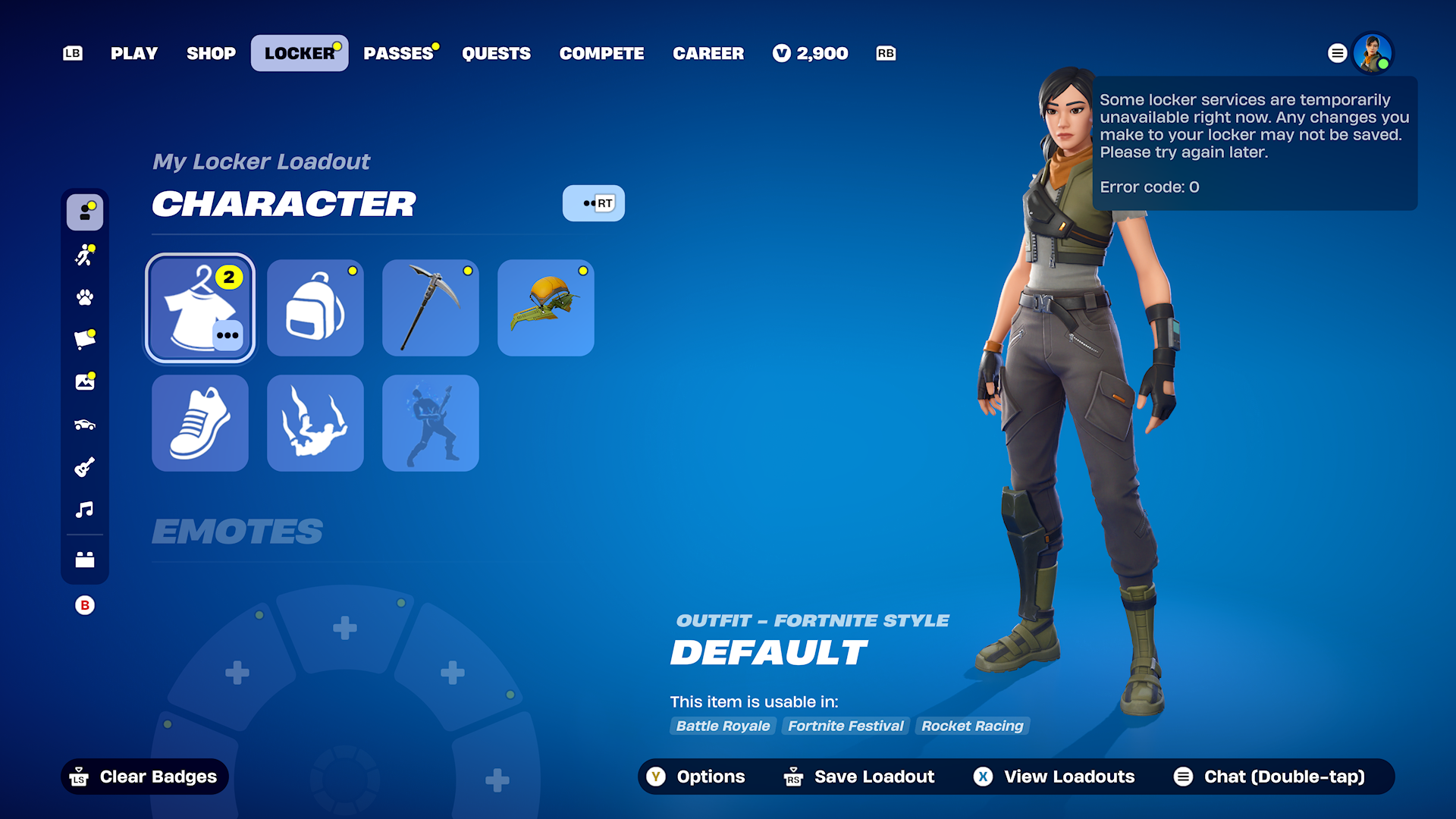The height and width of the screenshot is (819, 1456).
Task: Open the Kicks shoe slot
Action: 199,422
